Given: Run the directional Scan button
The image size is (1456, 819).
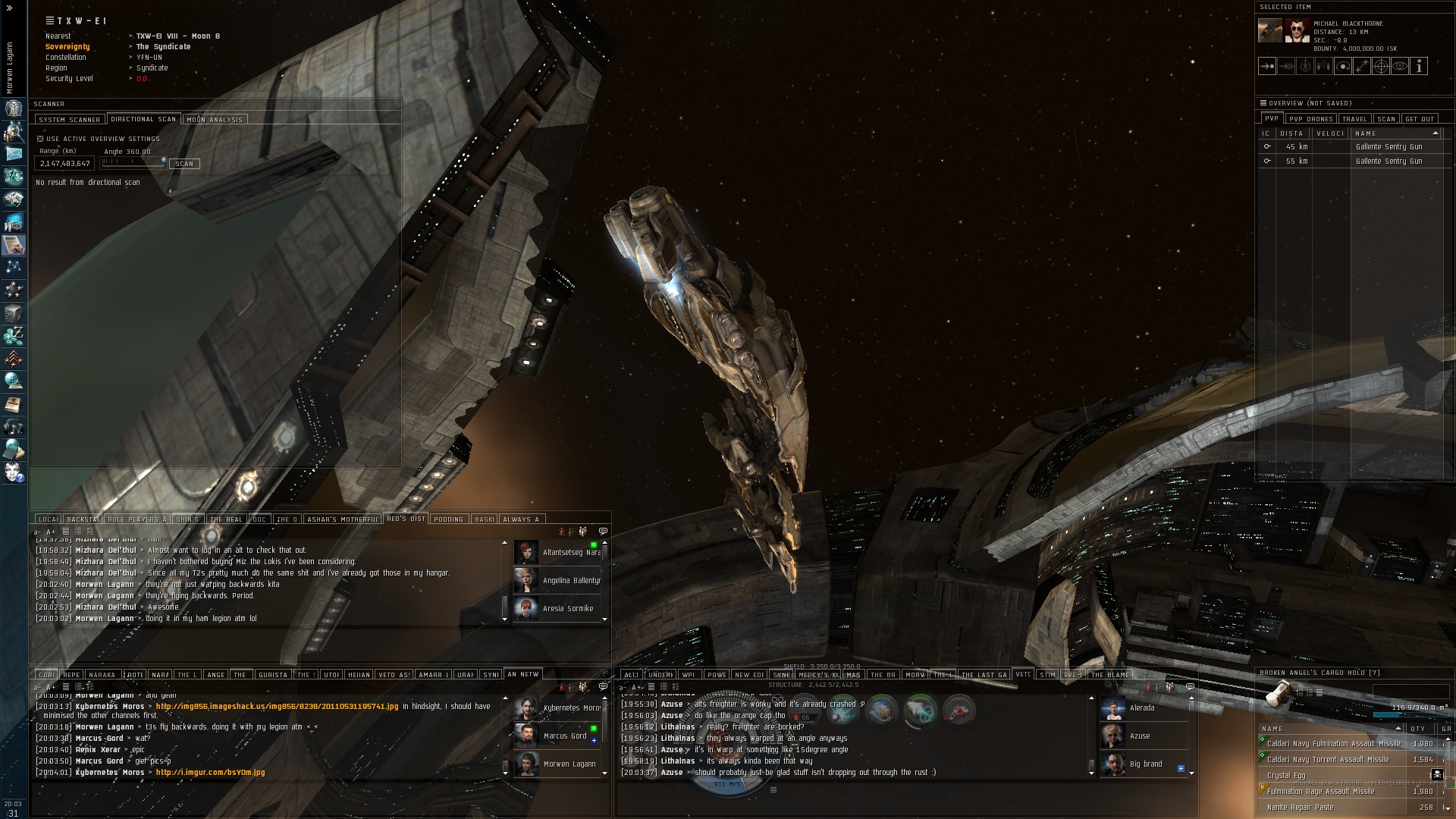Looking at the screenshot, I should click(x=184, y=164).
